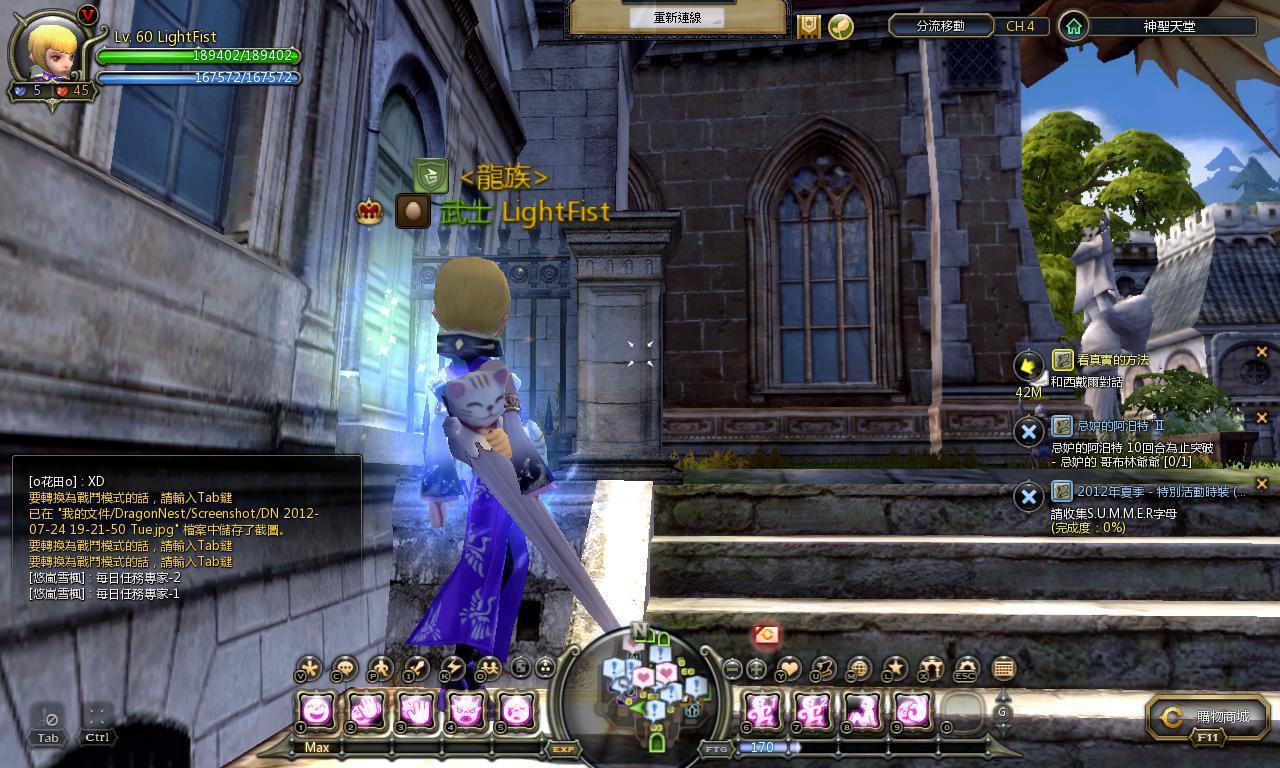Open the speech bubble chat menu icon
Viewport: 1280px width, 768px height.
[345, 669]
